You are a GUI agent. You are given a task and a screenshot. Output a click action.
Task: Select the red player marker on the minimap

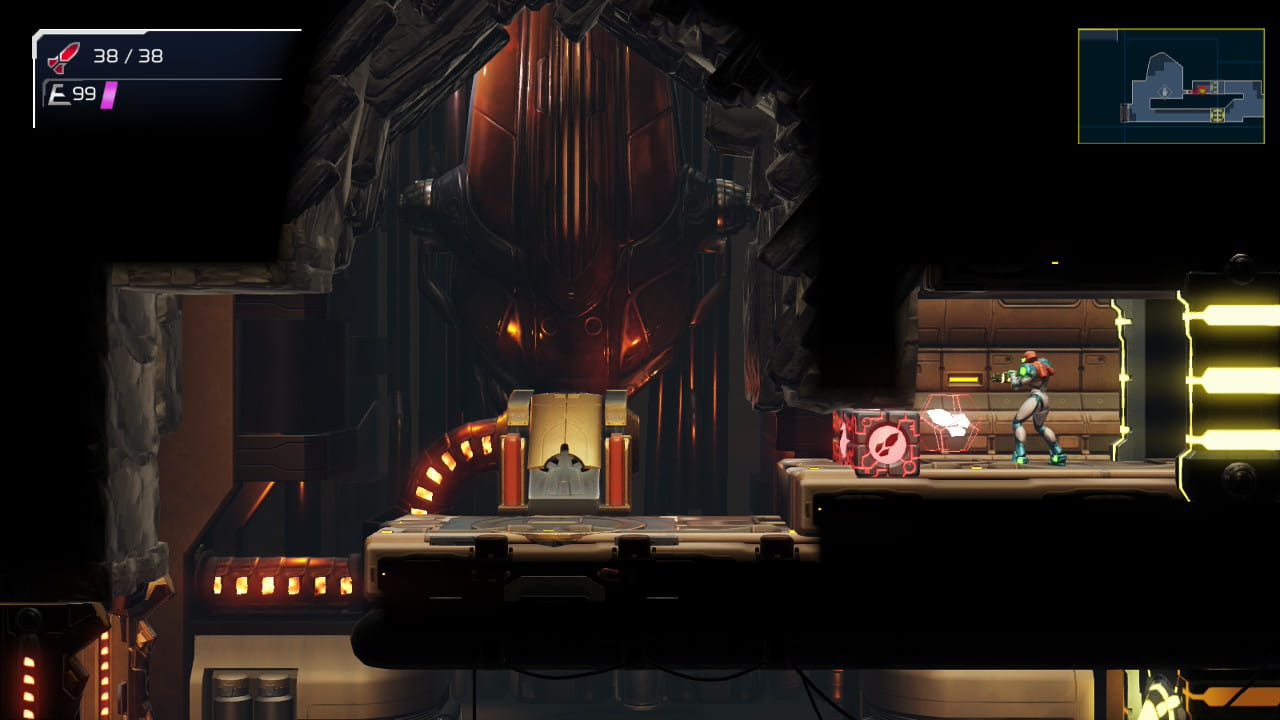1201,91
